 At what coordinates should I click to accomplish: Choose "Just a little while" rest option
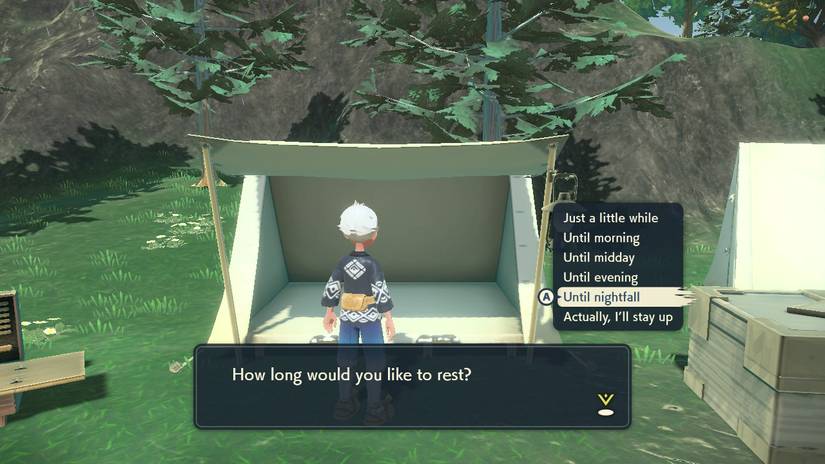[x=610, y=218]
